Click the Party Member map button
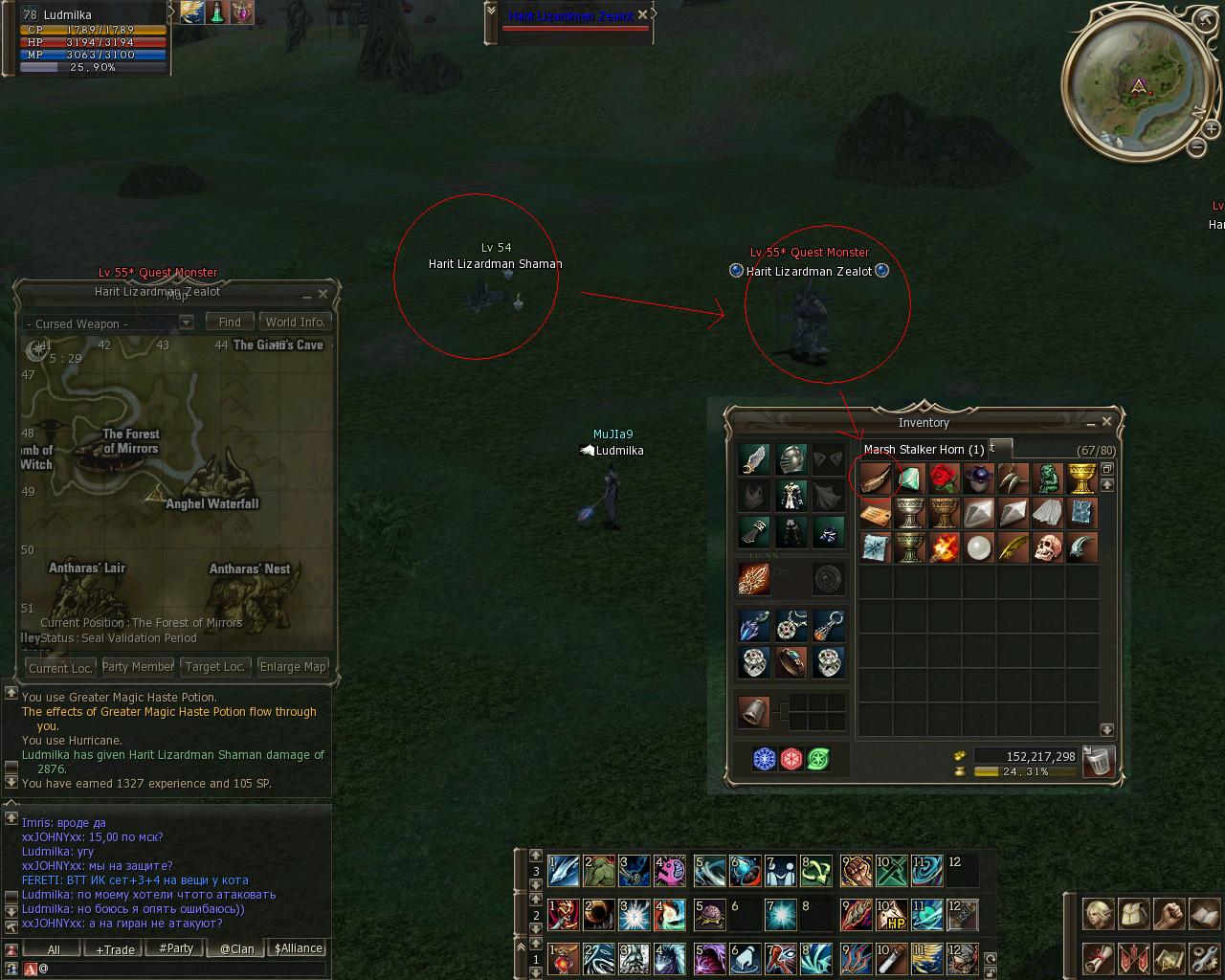The width and height of the screenshot is (1225, 980). [x=138, y=667]
